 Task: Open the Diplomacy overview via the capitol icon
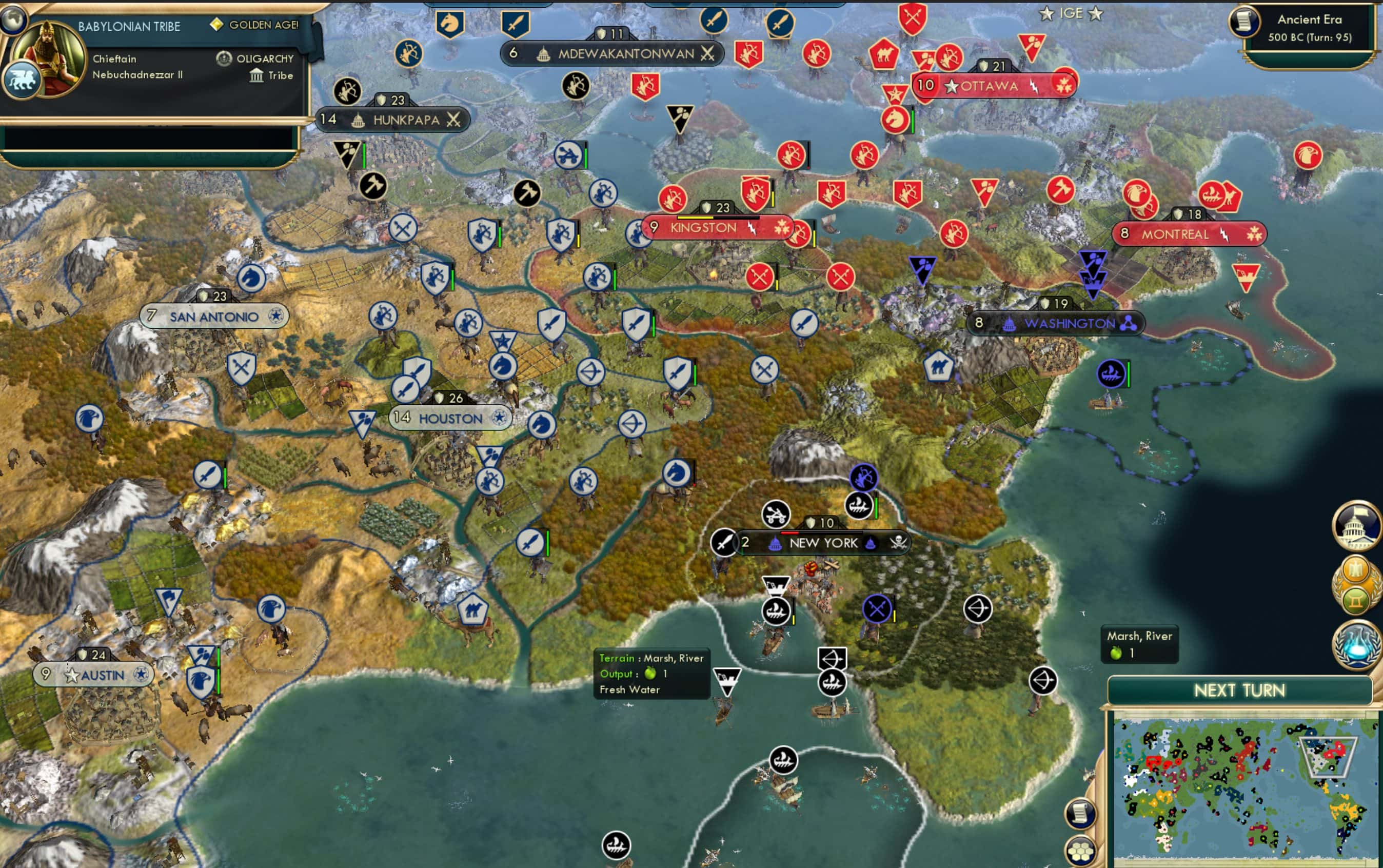pyautogui.click(x=1357, y=527)
